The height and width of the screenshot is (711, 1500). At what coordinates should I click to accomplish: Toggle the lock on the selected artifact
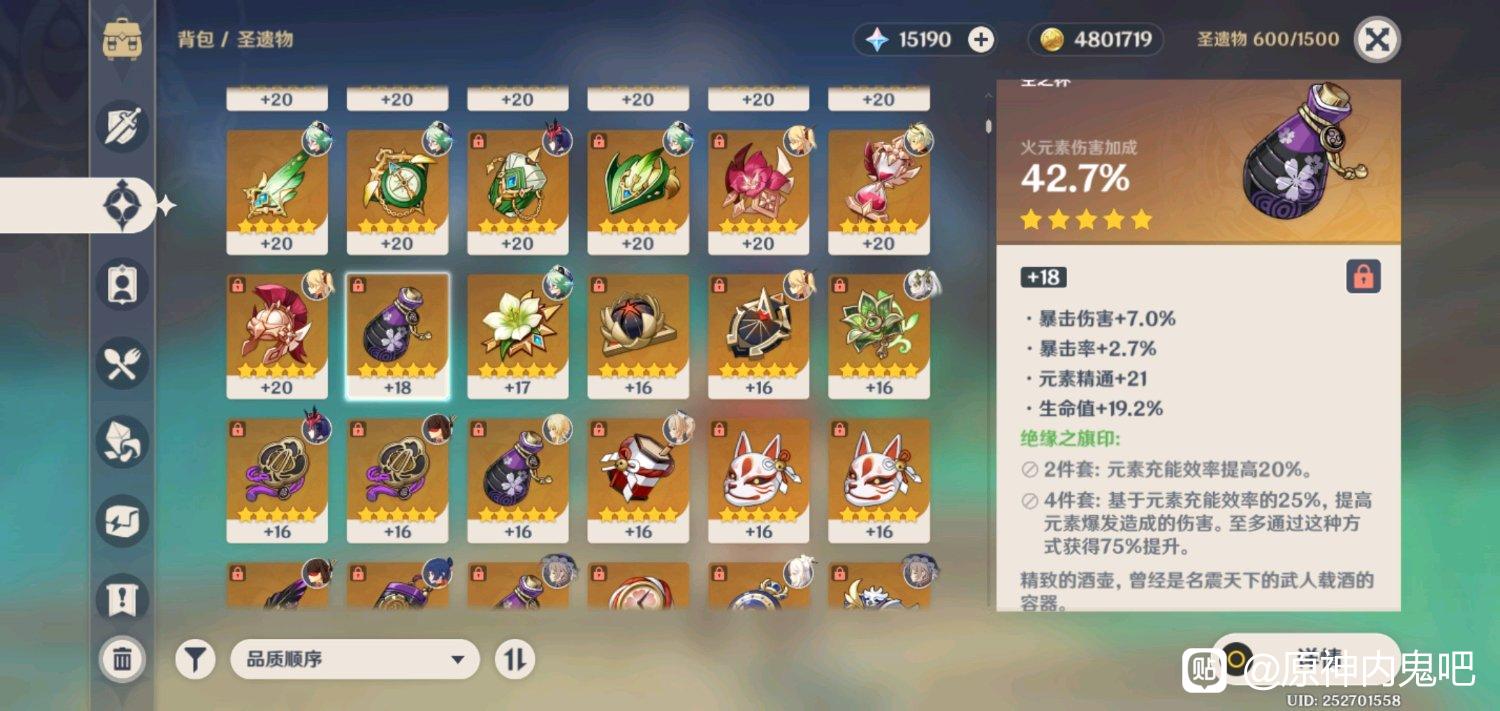coord(1363,277)
